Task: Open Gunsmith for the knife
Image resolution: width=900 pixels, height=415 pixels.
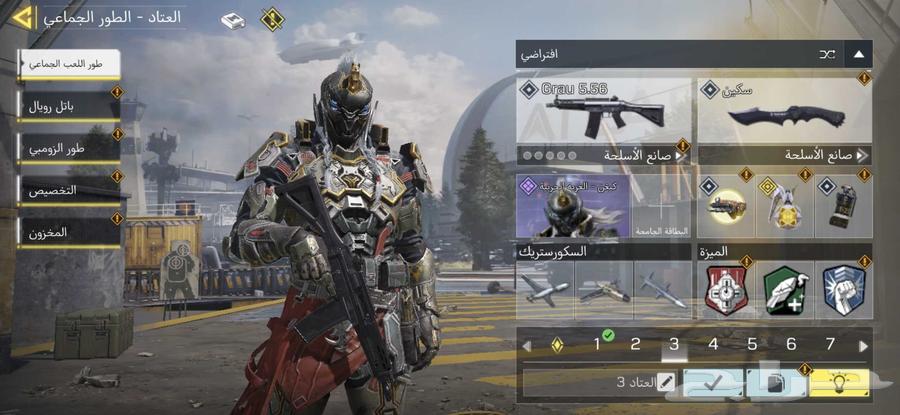Action: [x=783, y=155]
